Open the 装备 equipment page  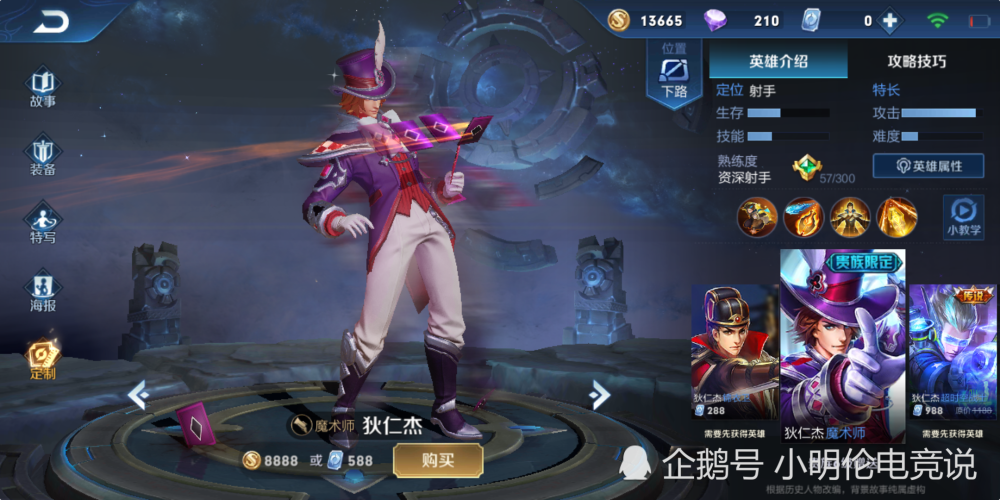pos(42,155)
